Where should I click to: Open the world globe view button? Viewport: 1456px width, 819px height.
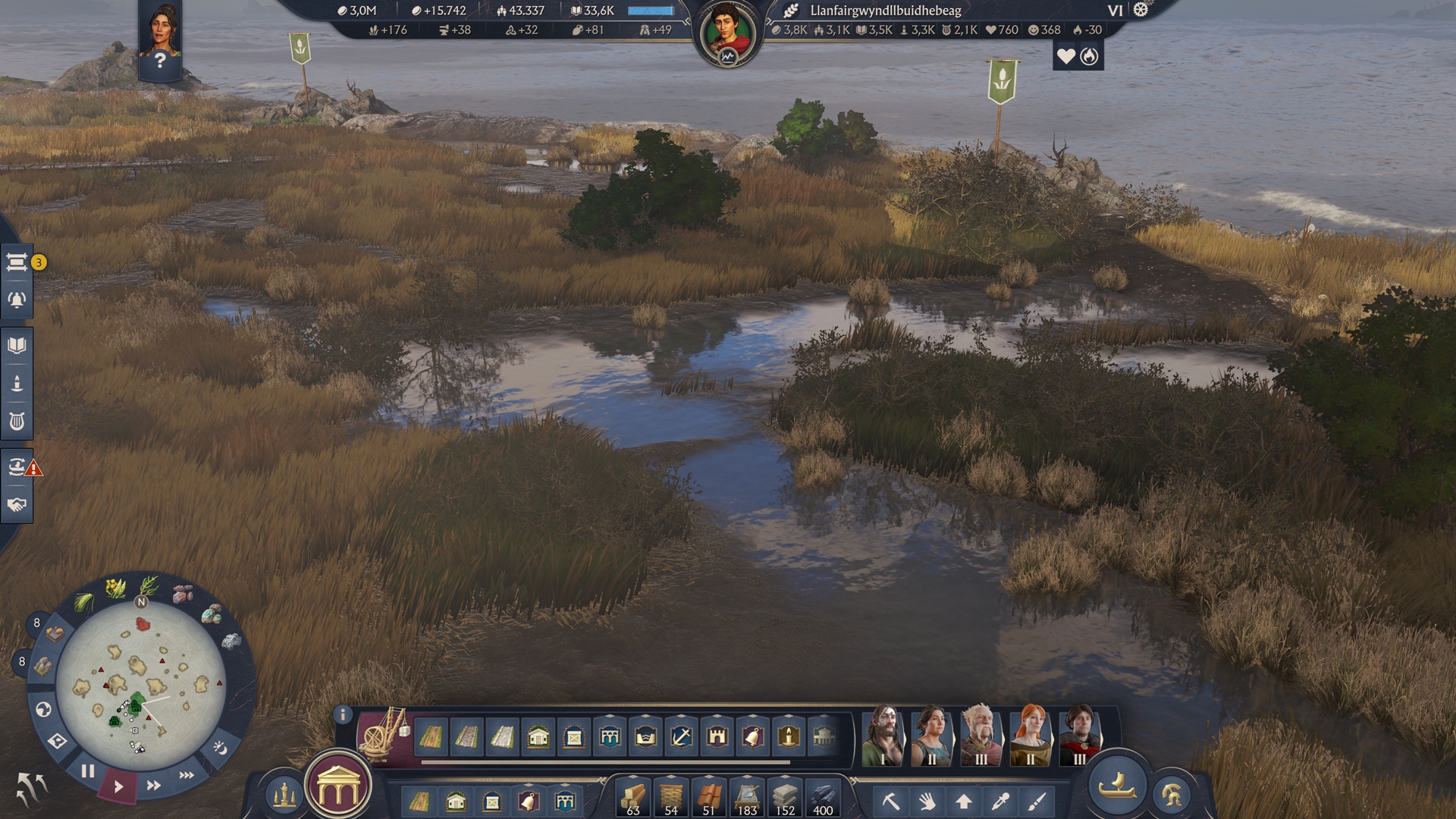(x=43, y=710)
